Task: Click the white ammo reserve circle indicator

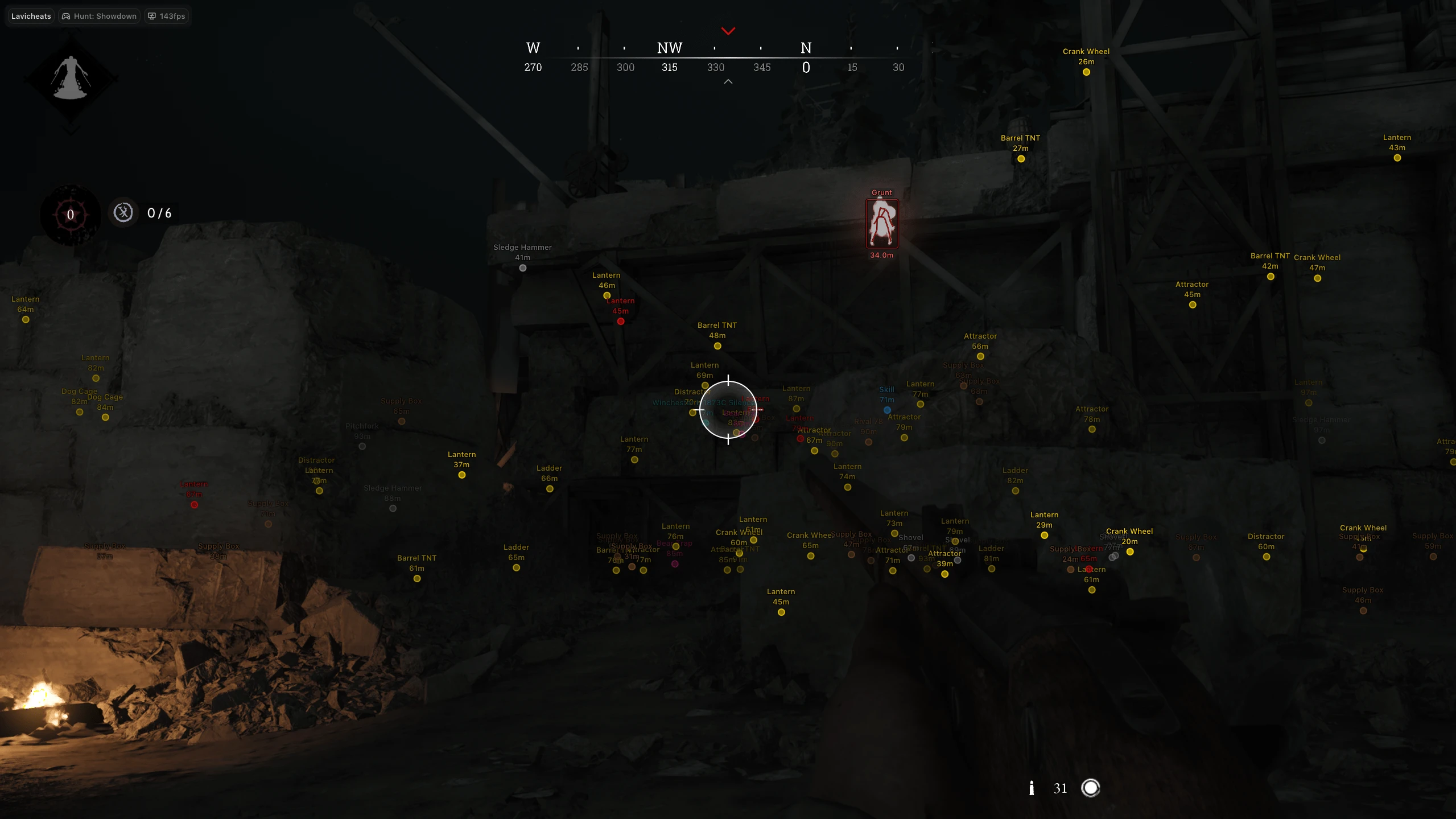Action: 1091,788
